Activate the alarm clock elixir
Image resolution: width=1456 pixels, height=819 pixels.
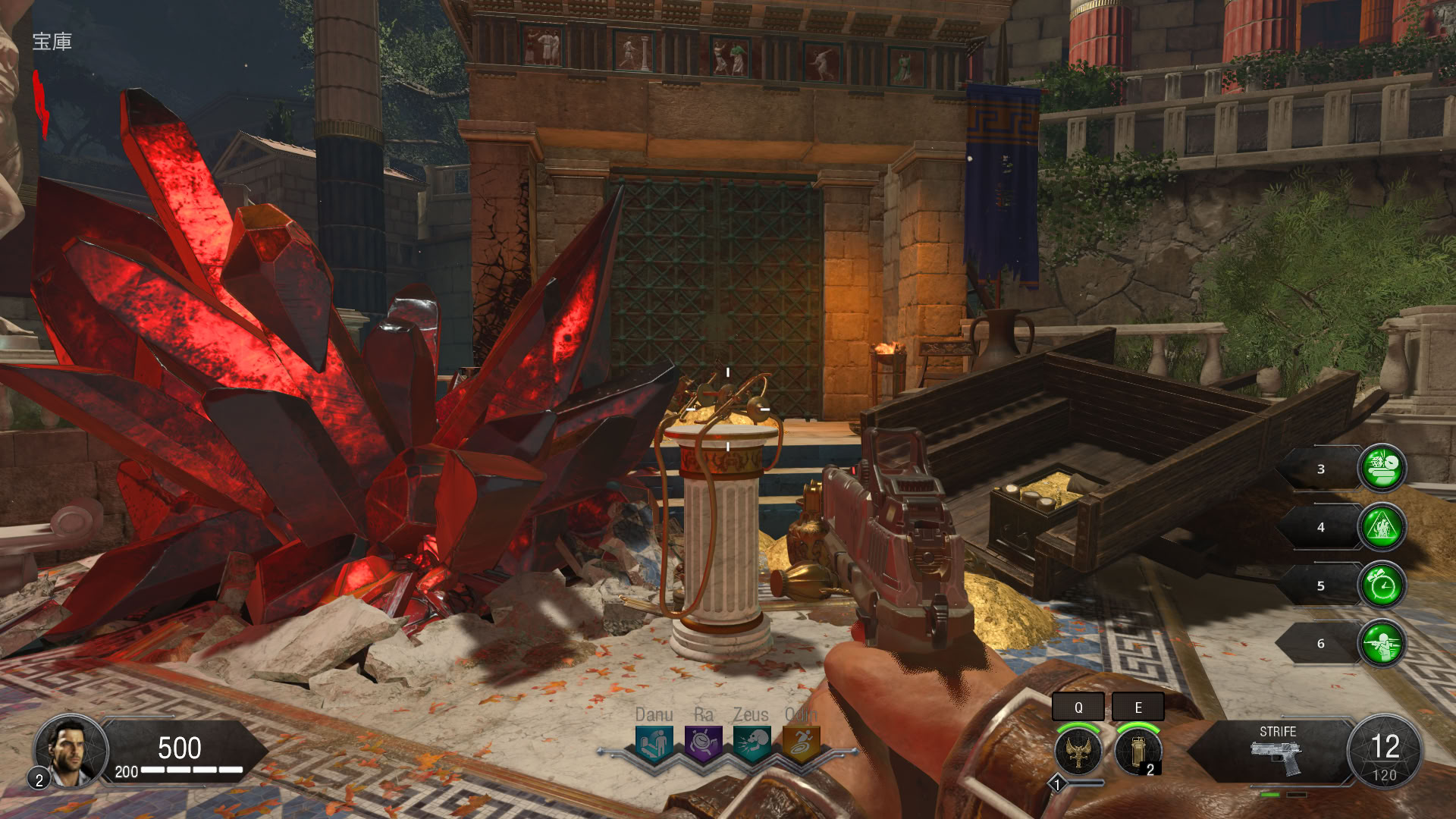1382,585
